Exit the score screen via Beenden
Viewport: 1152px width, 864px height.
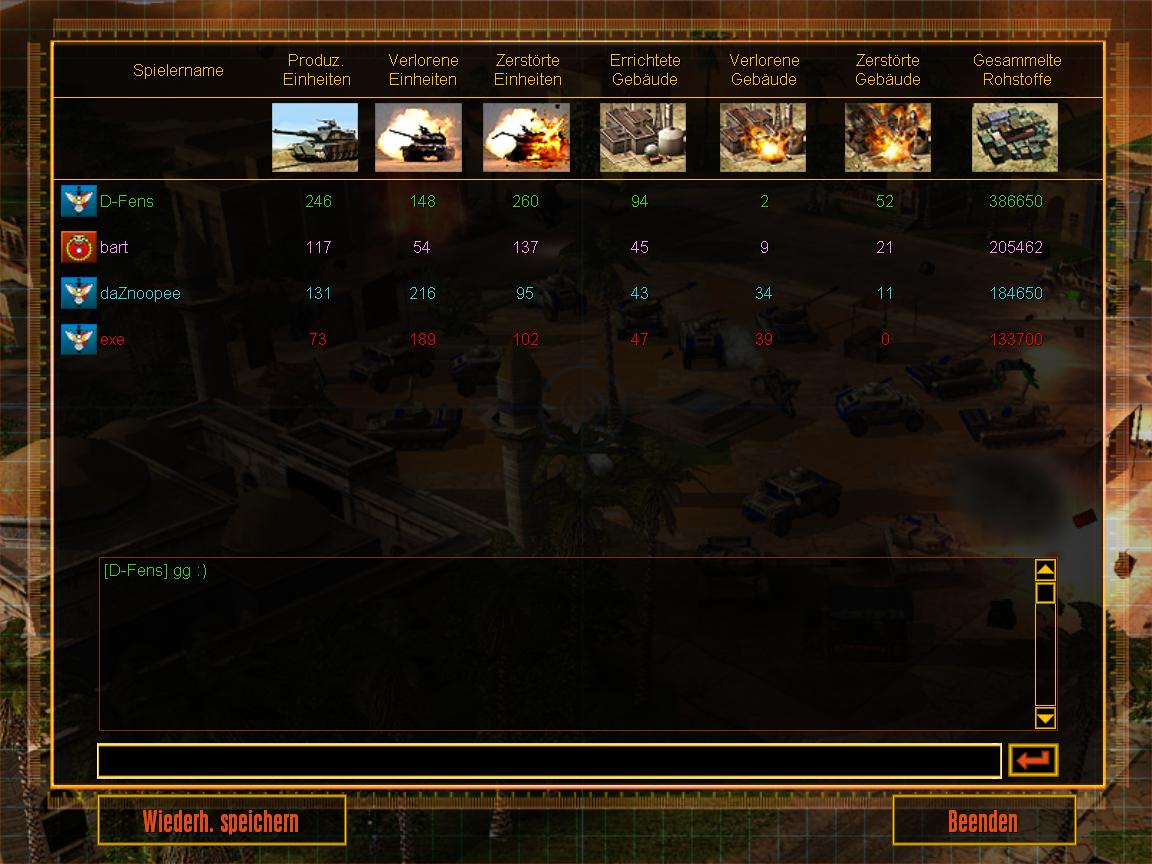tap(983, 821)
